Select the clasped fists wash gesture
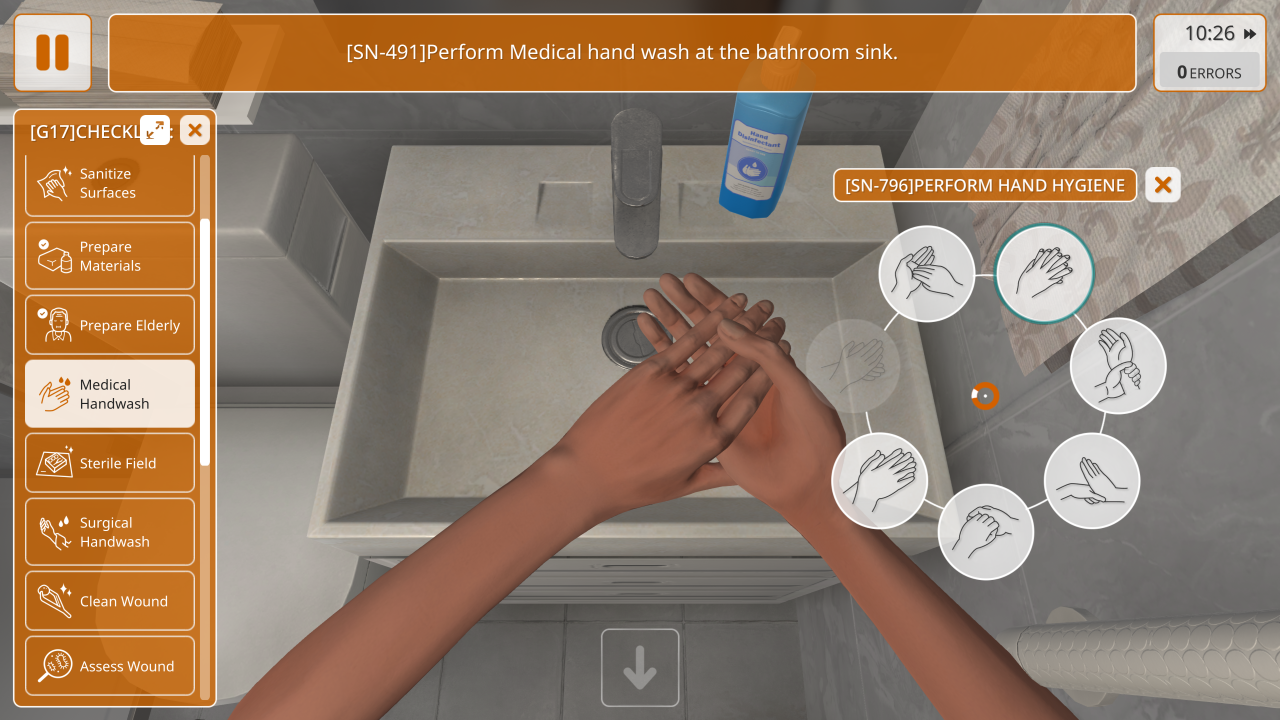The width and height of the screenshot is (1280, 720). tap(985, 532)
